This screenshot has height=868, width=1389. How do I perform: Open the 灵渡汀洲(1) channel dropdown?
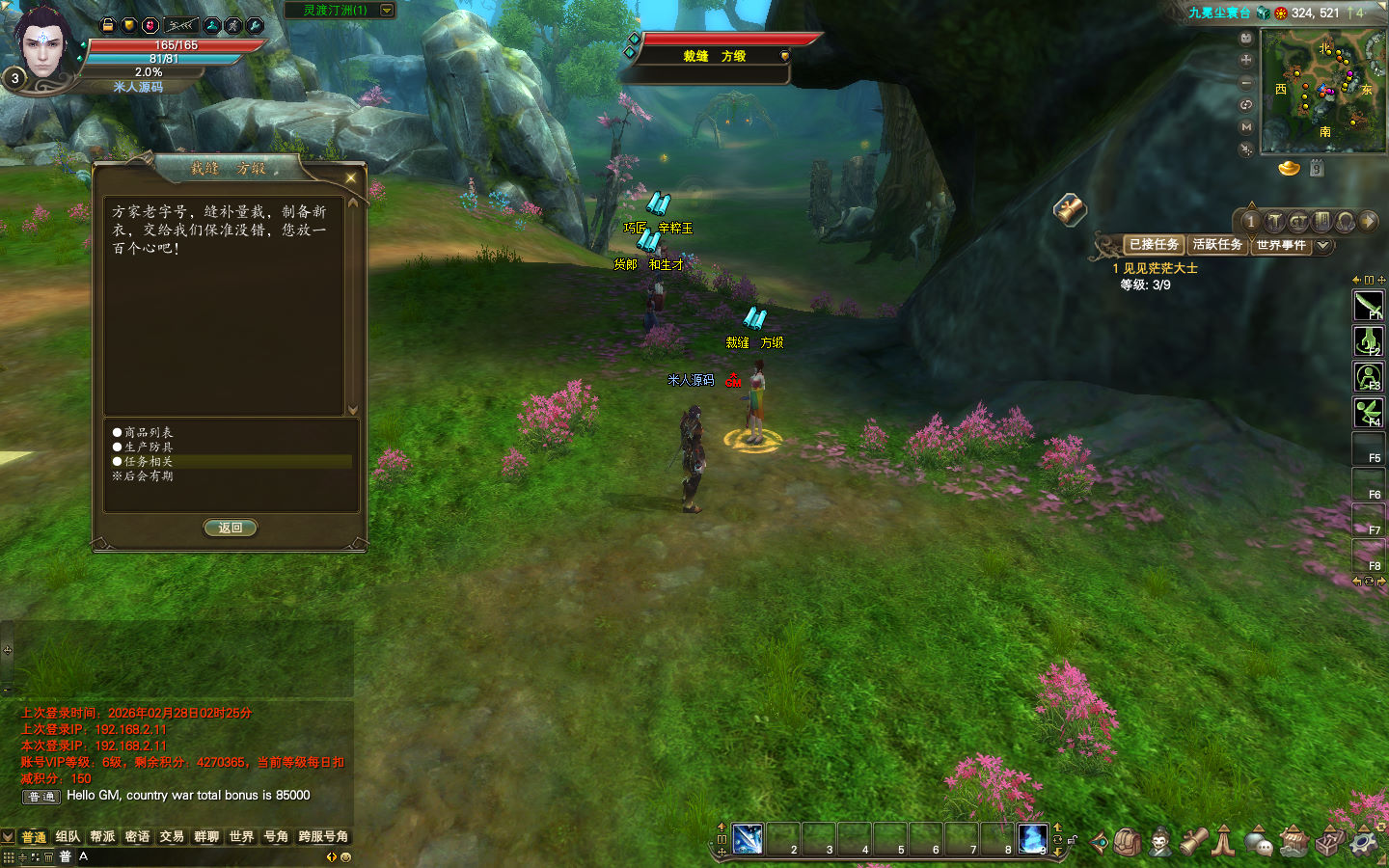[387, 11]
